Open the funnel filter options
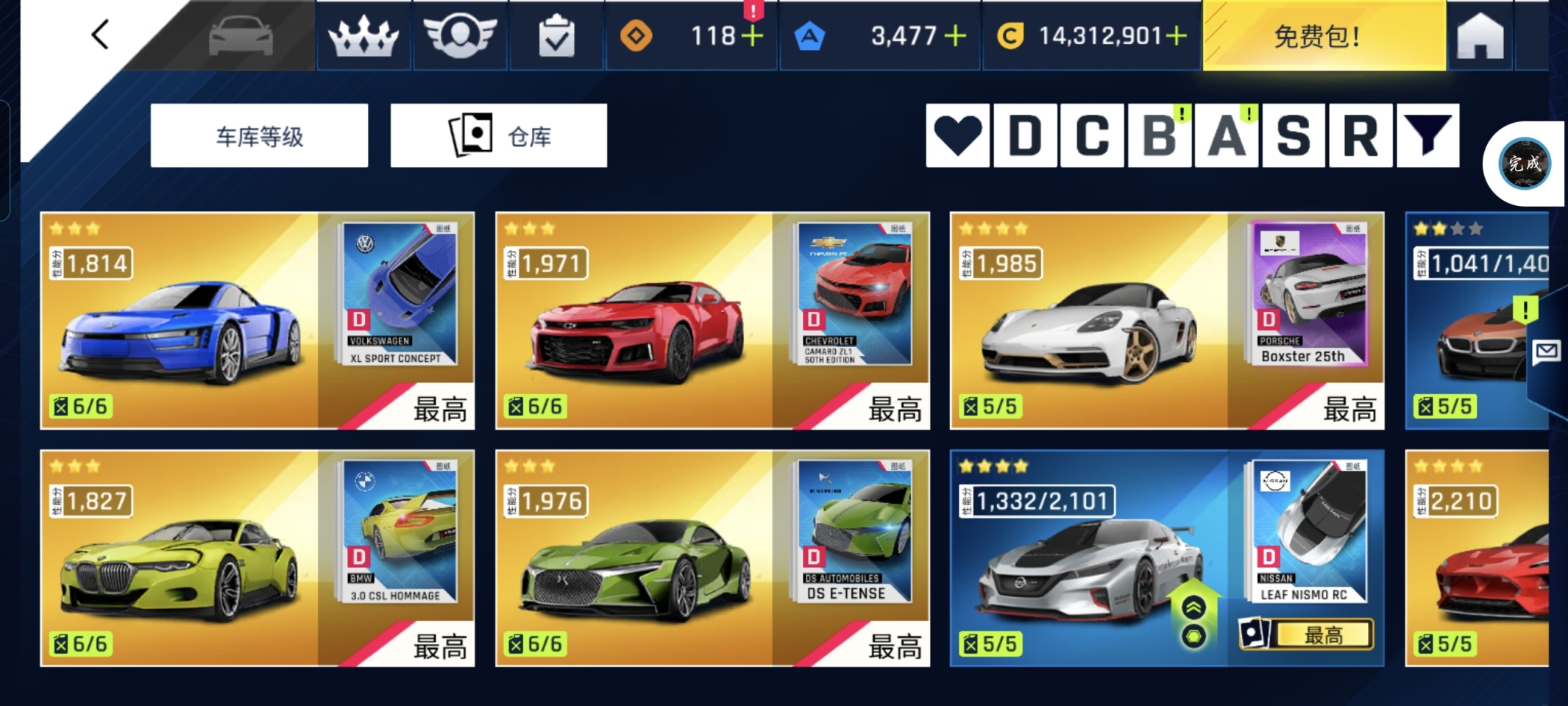Screen dimensions: 1568x706 click(x=1427, y=136)
